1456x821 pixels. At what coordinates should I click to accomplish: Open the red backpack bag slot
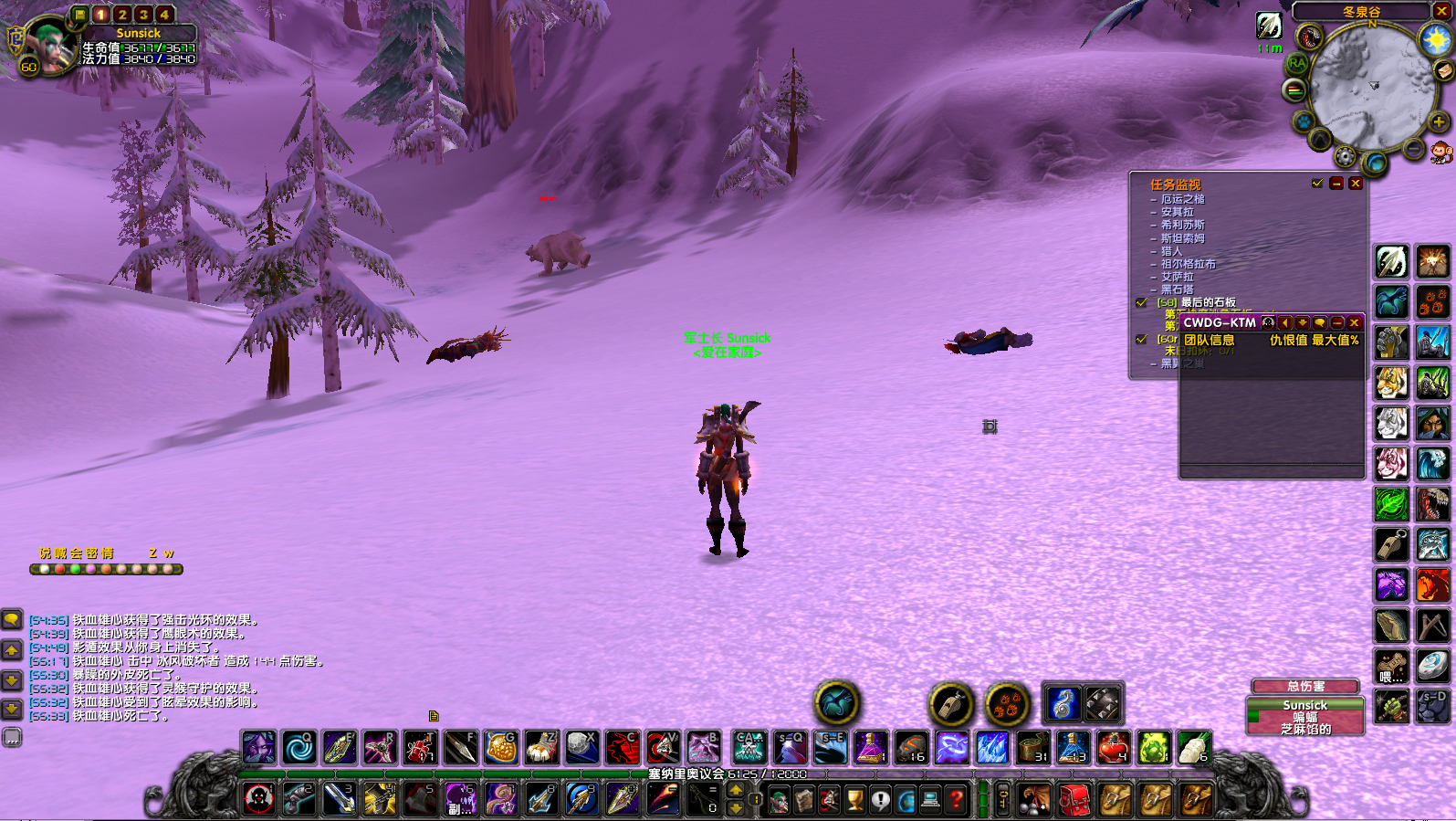1074,800
